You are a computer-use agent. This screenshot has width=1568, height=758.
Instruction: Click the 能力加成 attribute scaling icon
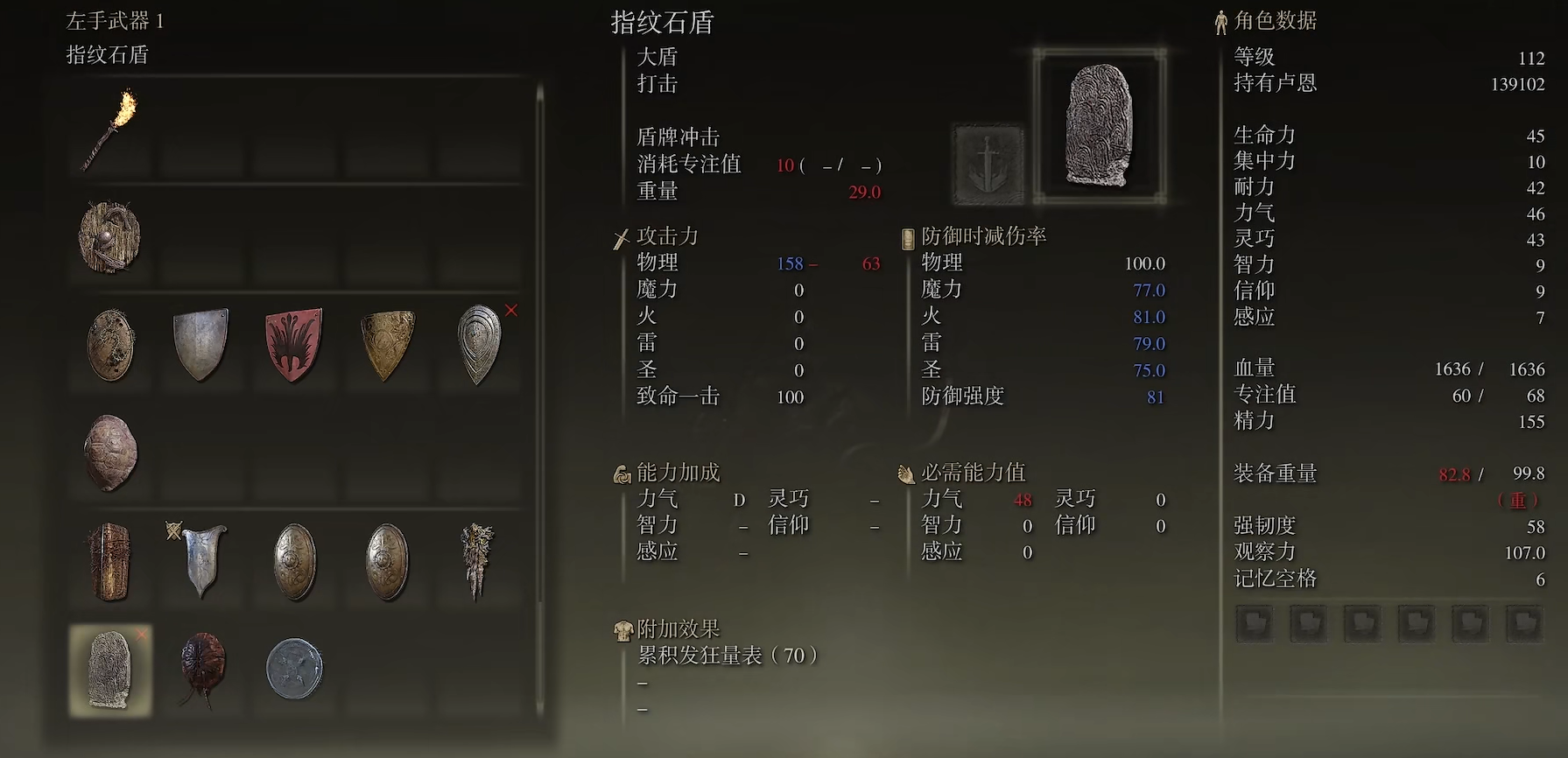tap(621, 473)
